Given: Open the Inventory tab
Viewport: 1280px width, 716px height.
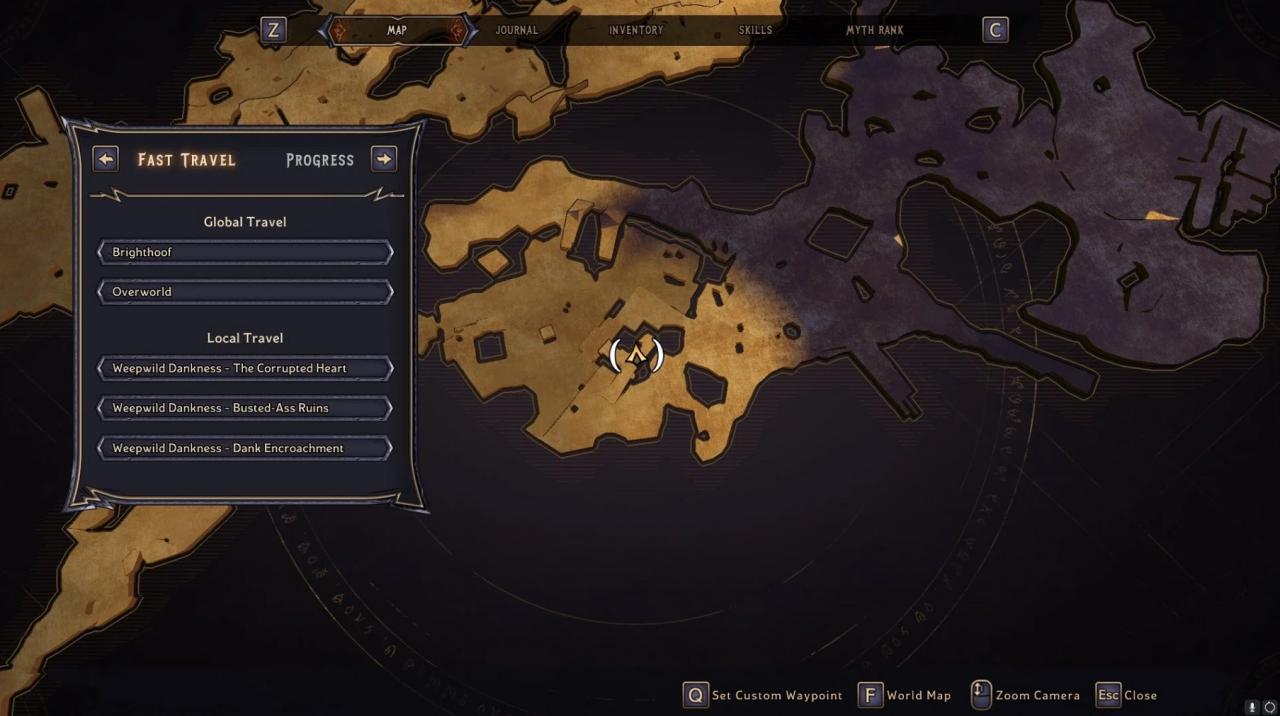Looking at the screenshot, I should [636, 30].
